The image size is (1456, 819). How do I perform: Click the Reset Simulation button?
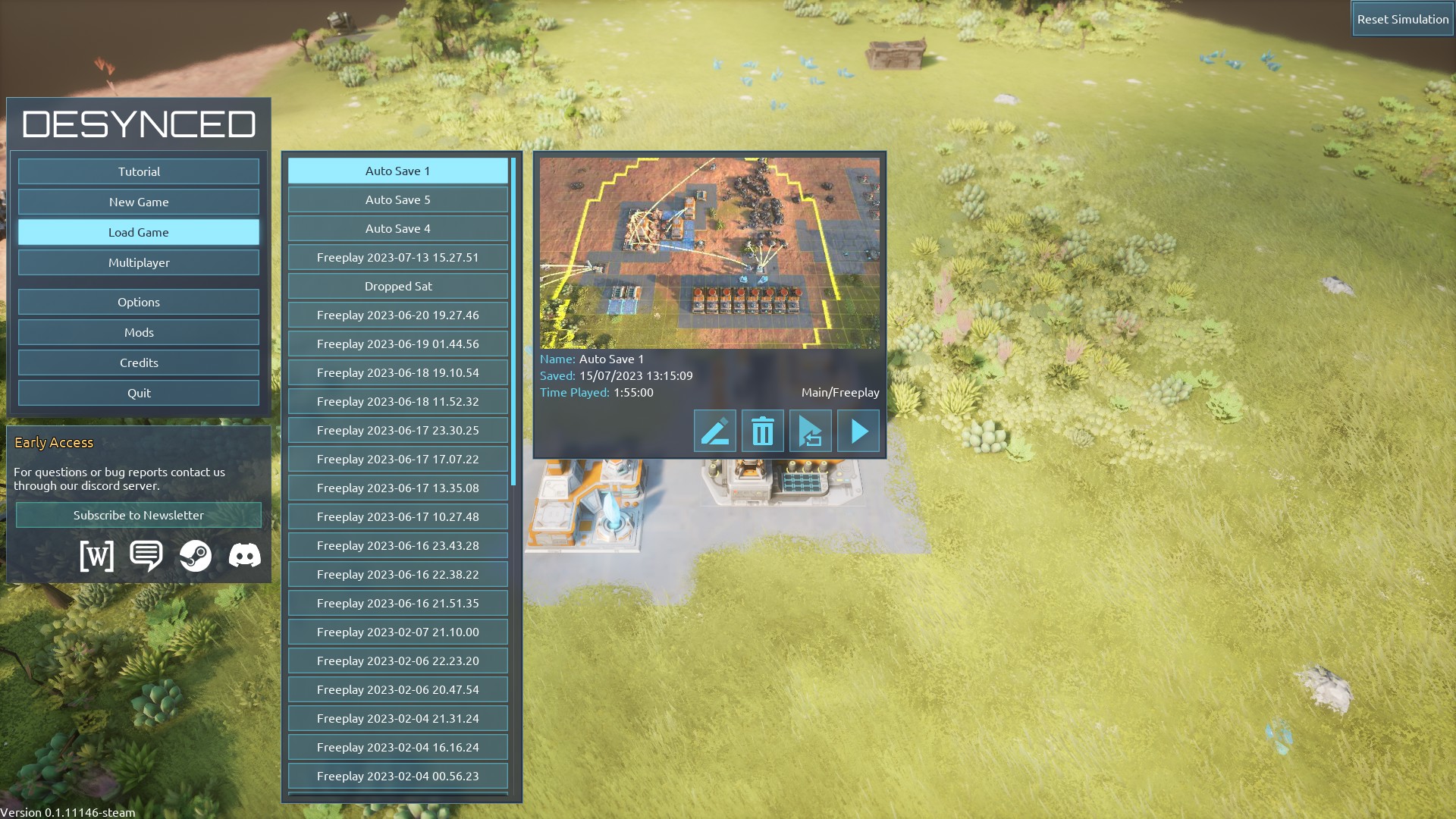1402,19
